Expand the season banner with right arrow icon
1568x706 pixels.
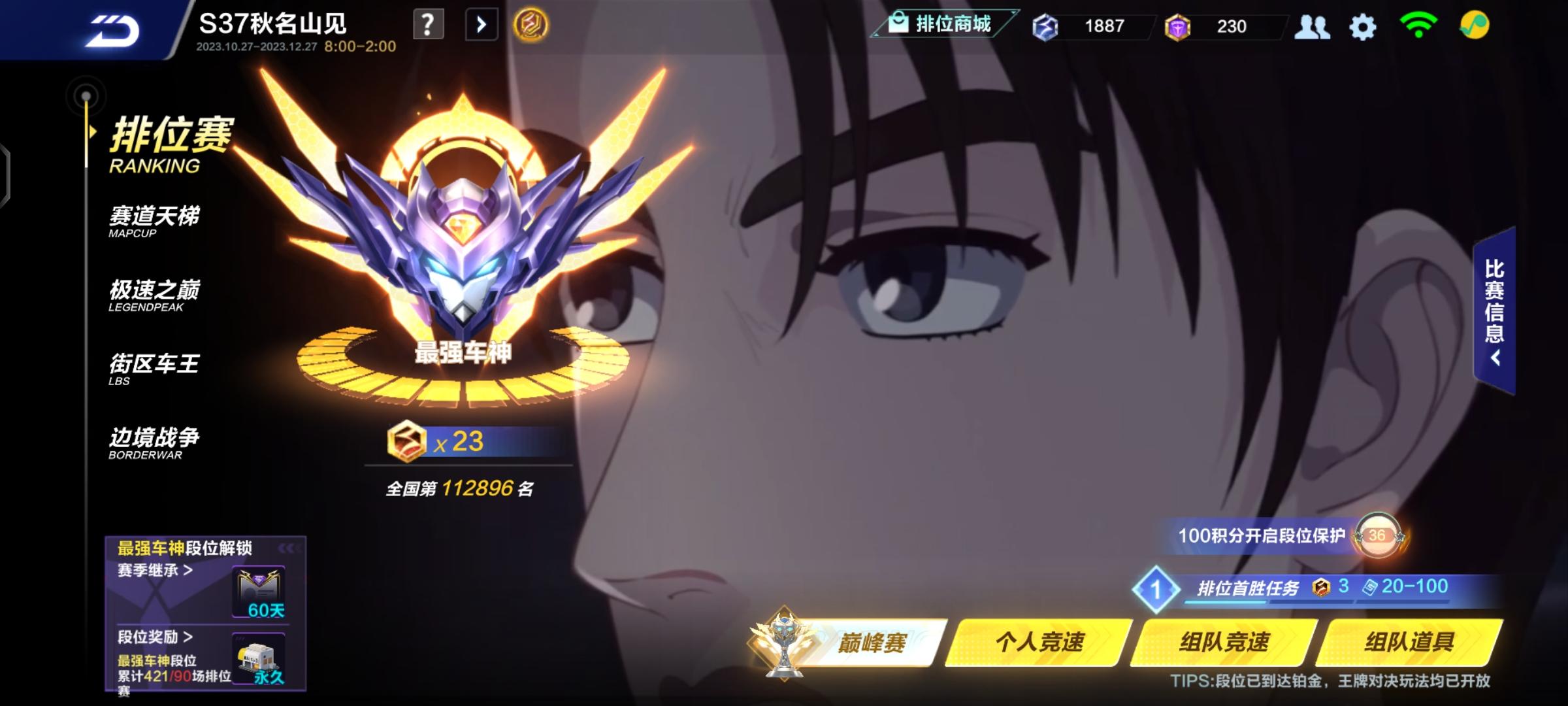pyautogui.click(x=482, y=24)
